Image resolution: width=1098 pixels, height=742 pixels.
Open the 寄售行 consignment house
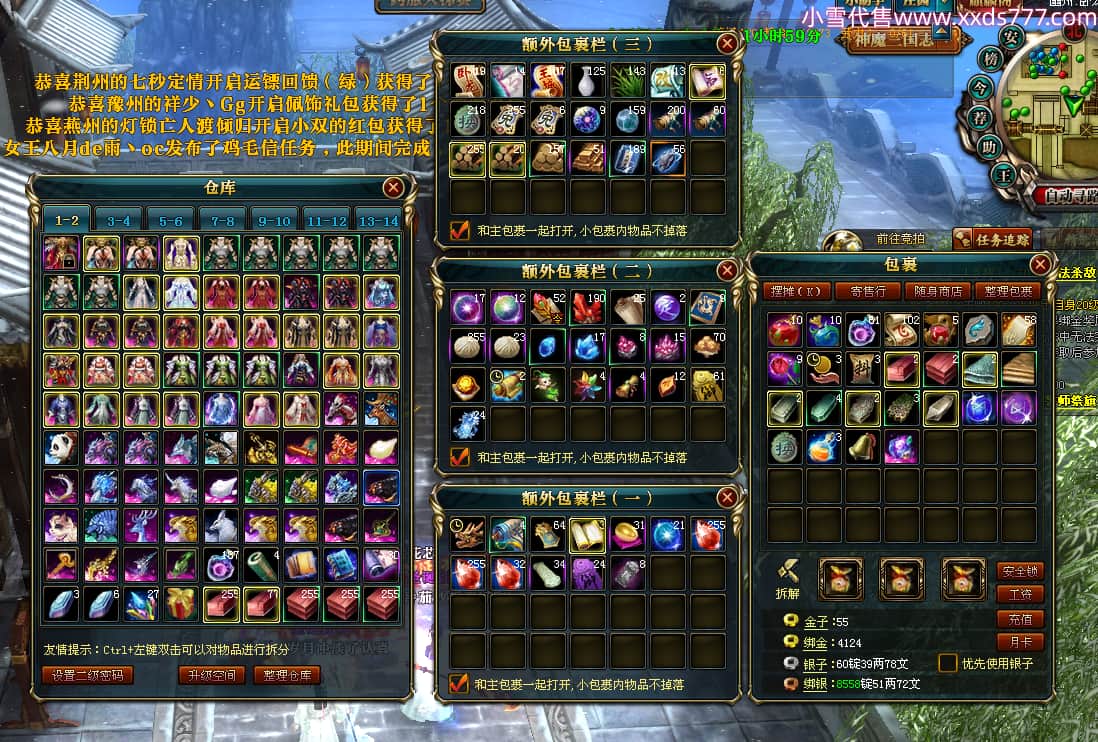tap(867, 291)
